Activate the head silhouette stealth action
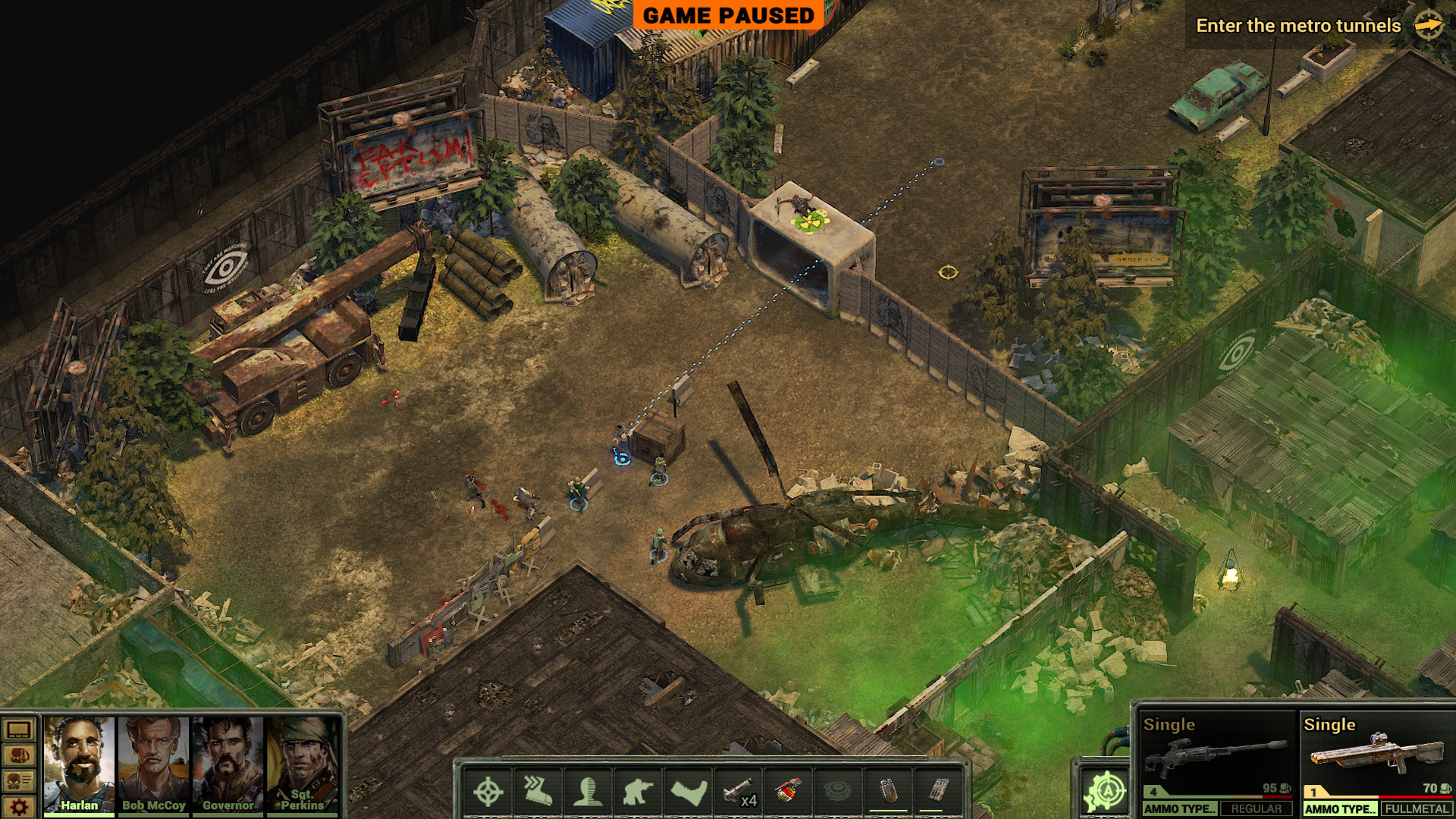The width and height of the screenshot is (1456, 819). (x=588, y=792)
